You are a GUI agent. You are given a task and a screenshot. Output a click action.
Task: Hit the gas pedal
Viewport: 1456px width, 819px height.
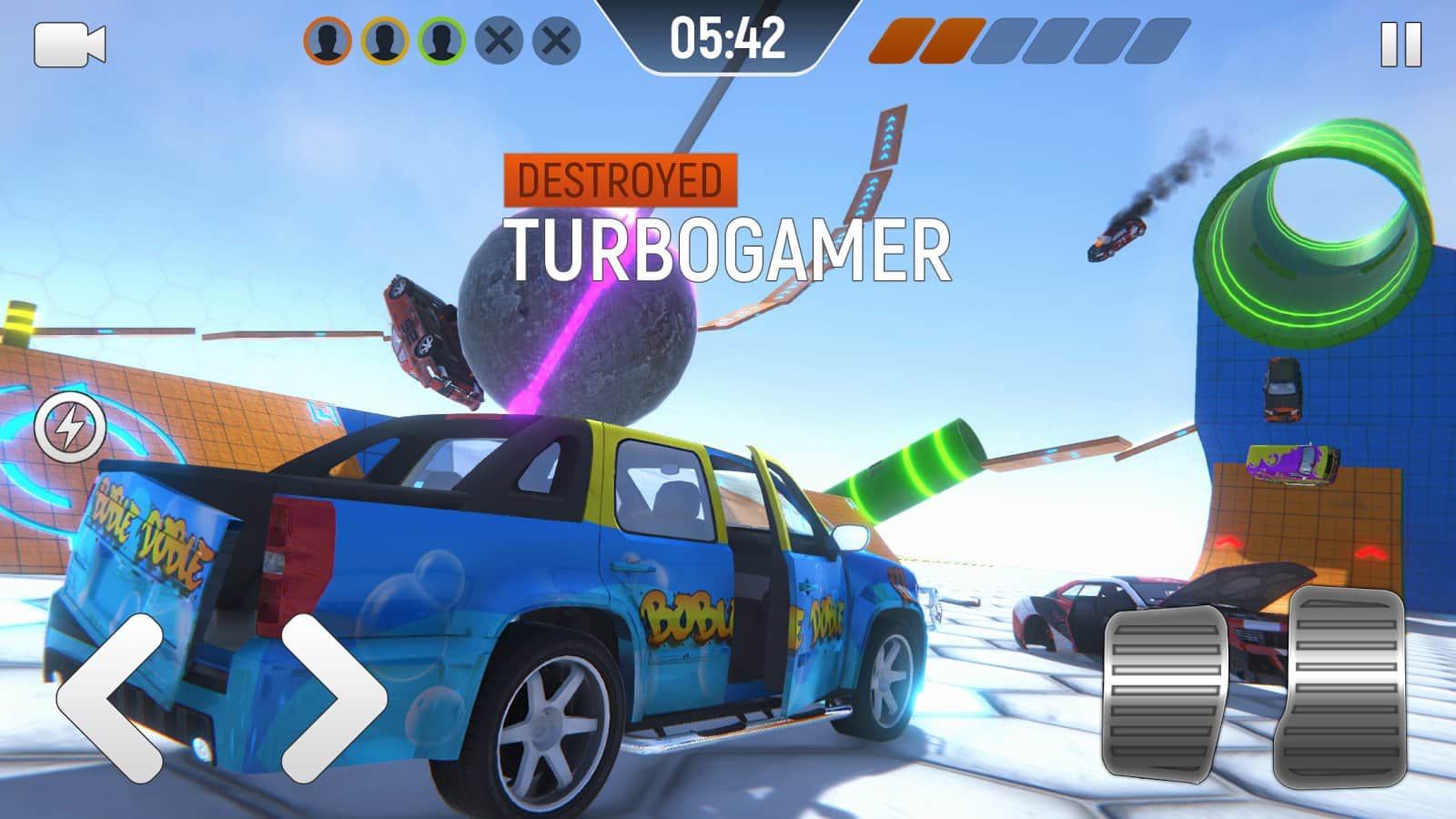(1343, 684)
